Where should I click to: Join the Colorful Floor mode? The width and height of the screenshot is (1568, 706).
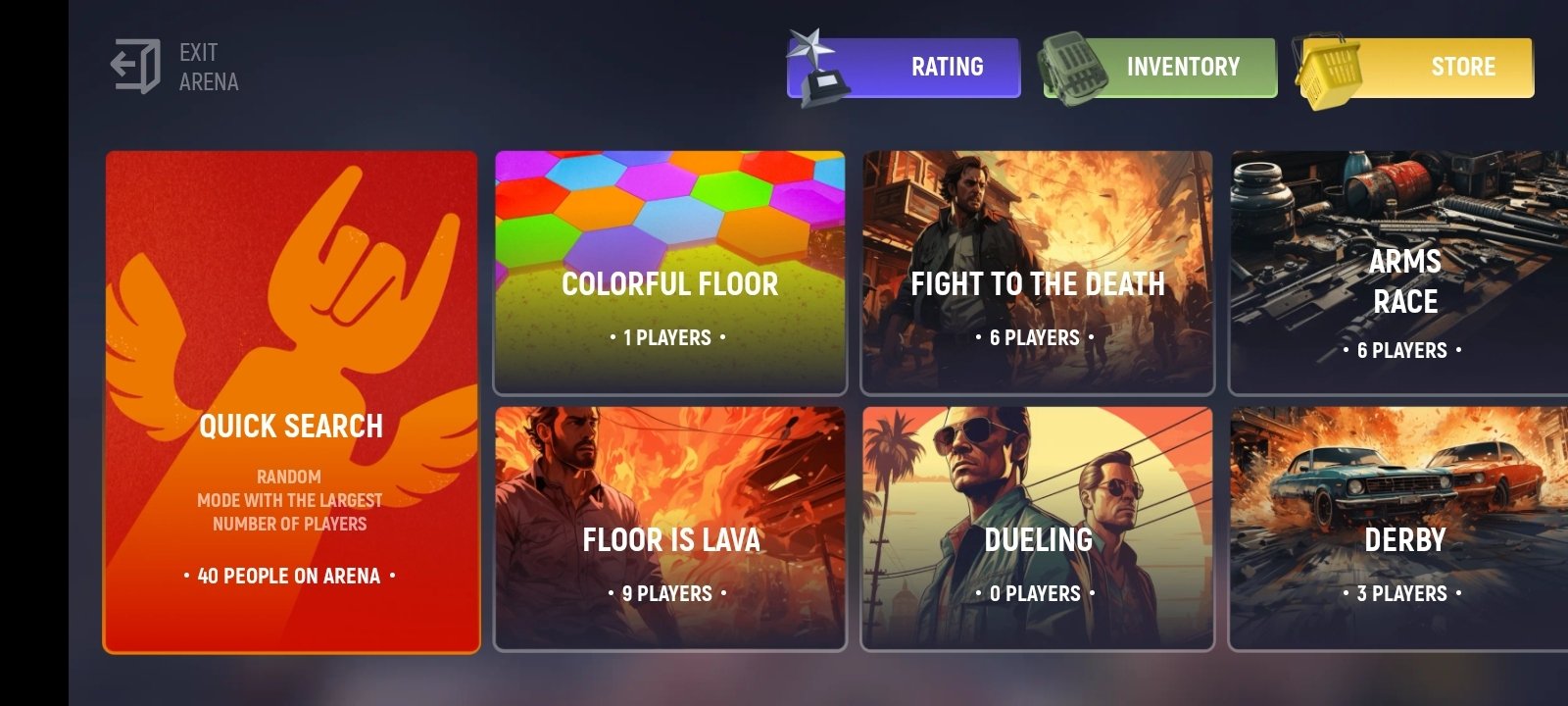coord(670,275)
